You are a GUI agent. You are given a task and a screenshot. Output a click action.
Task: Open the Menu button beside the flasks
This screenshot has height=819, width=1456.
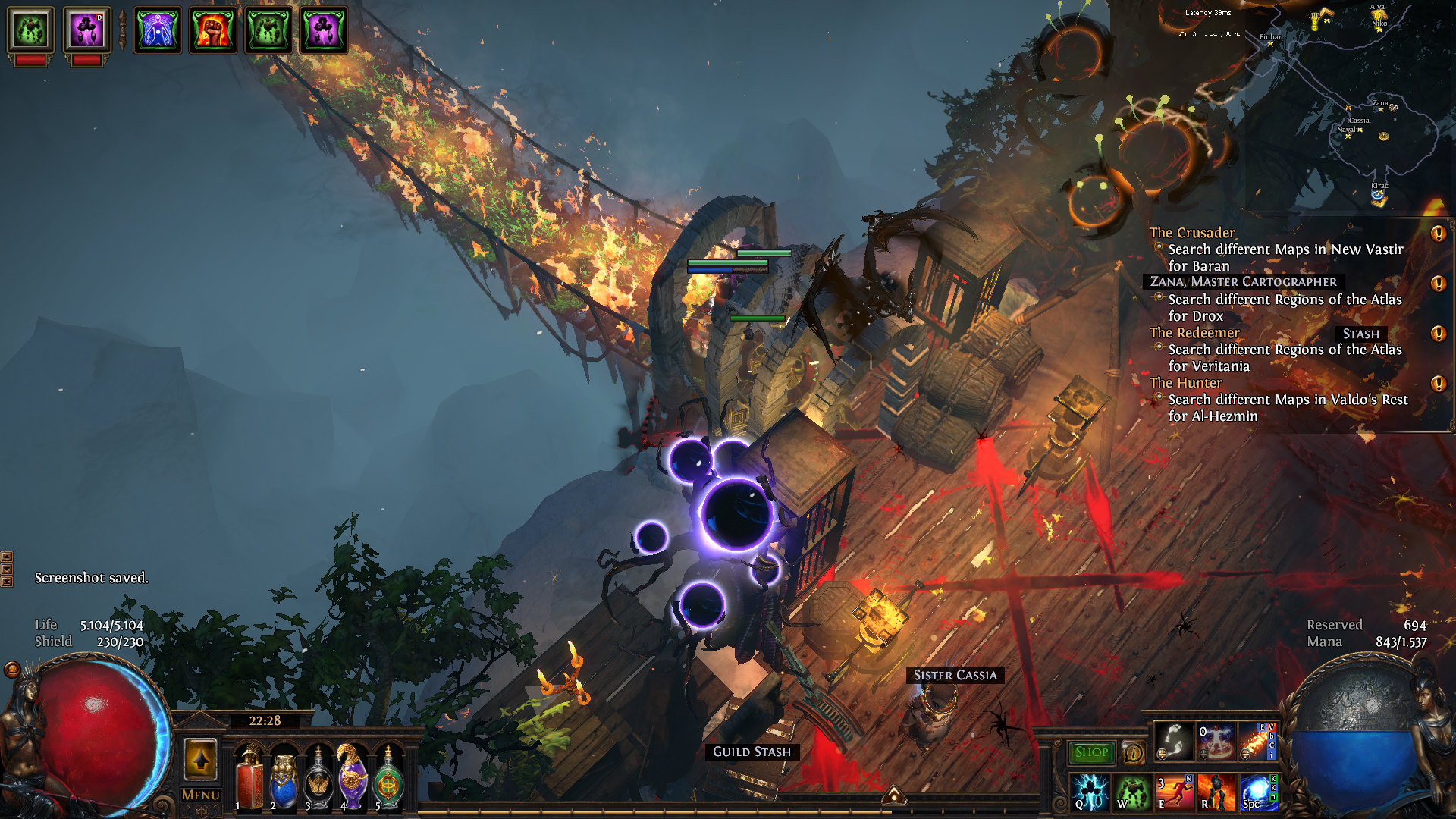[201, 795]
